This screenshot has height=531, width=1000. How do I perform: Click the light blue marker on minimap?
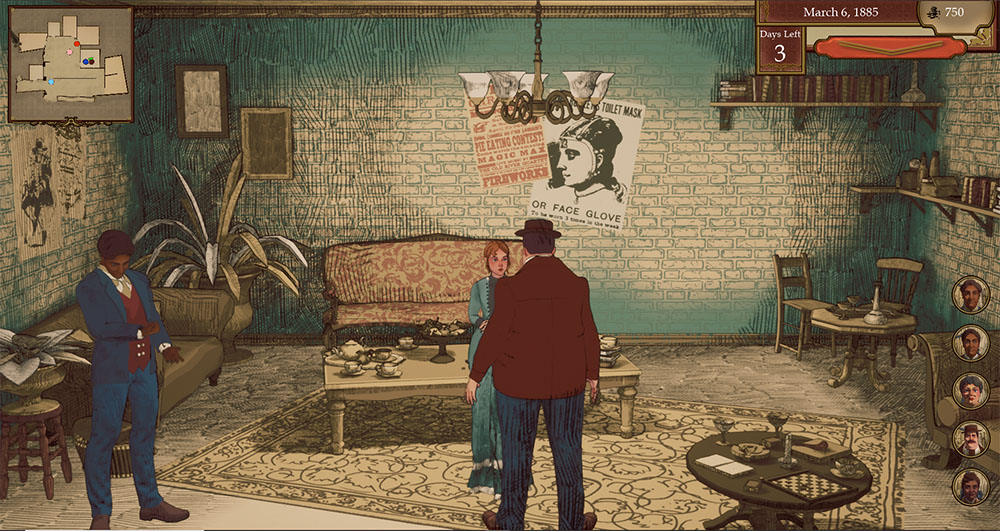click(52, 81)
